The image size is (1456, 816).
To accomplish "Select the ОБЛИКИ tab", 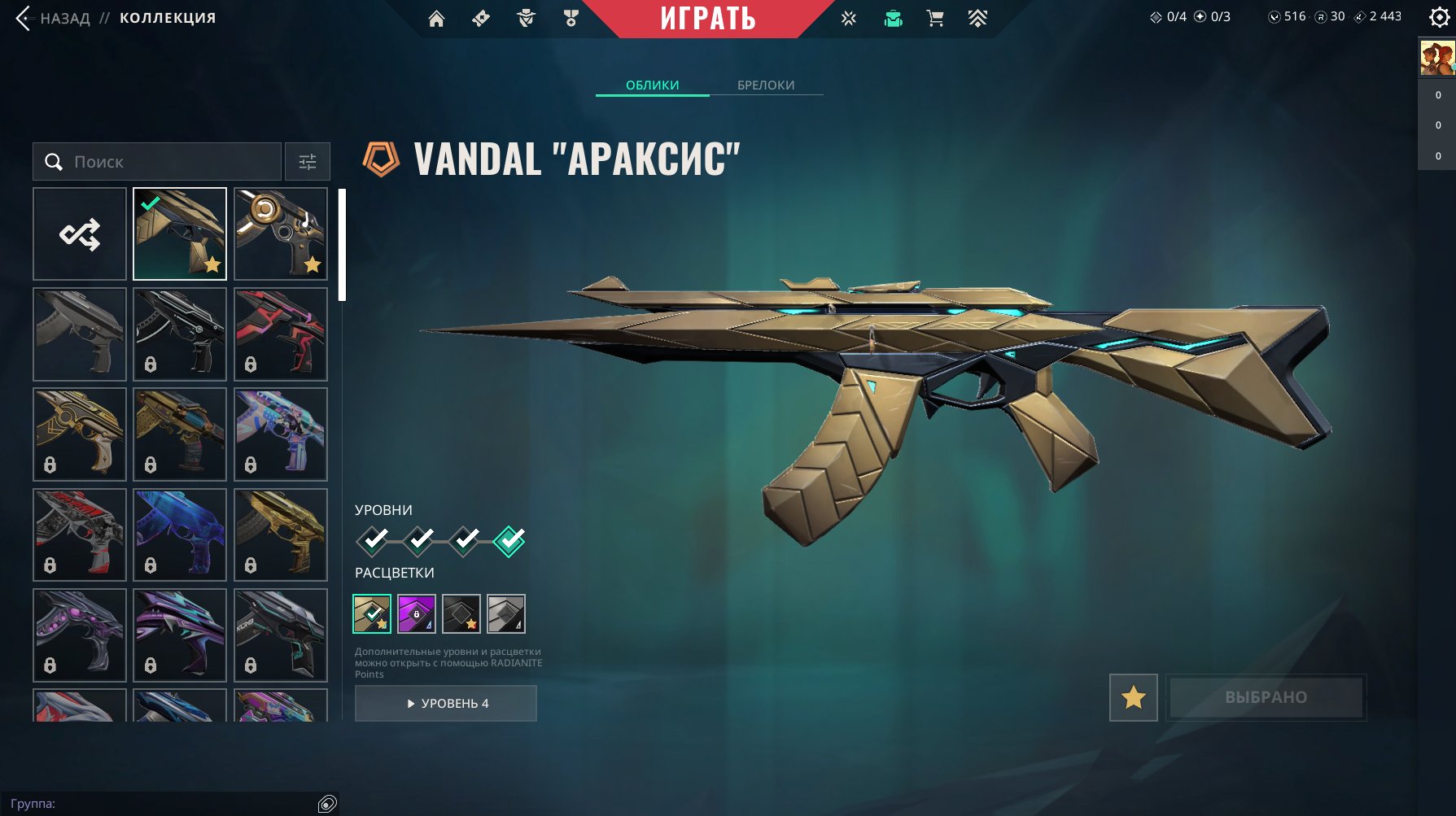I will point(652,85).
